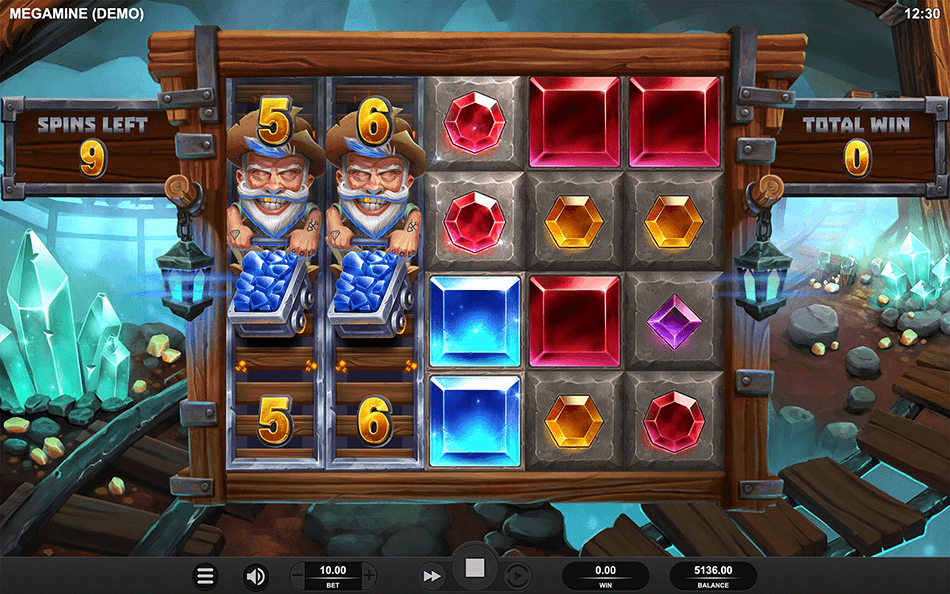Toggle the sound speaker button
This screenshot has height=594, width=950.
[x=256, y=576]
